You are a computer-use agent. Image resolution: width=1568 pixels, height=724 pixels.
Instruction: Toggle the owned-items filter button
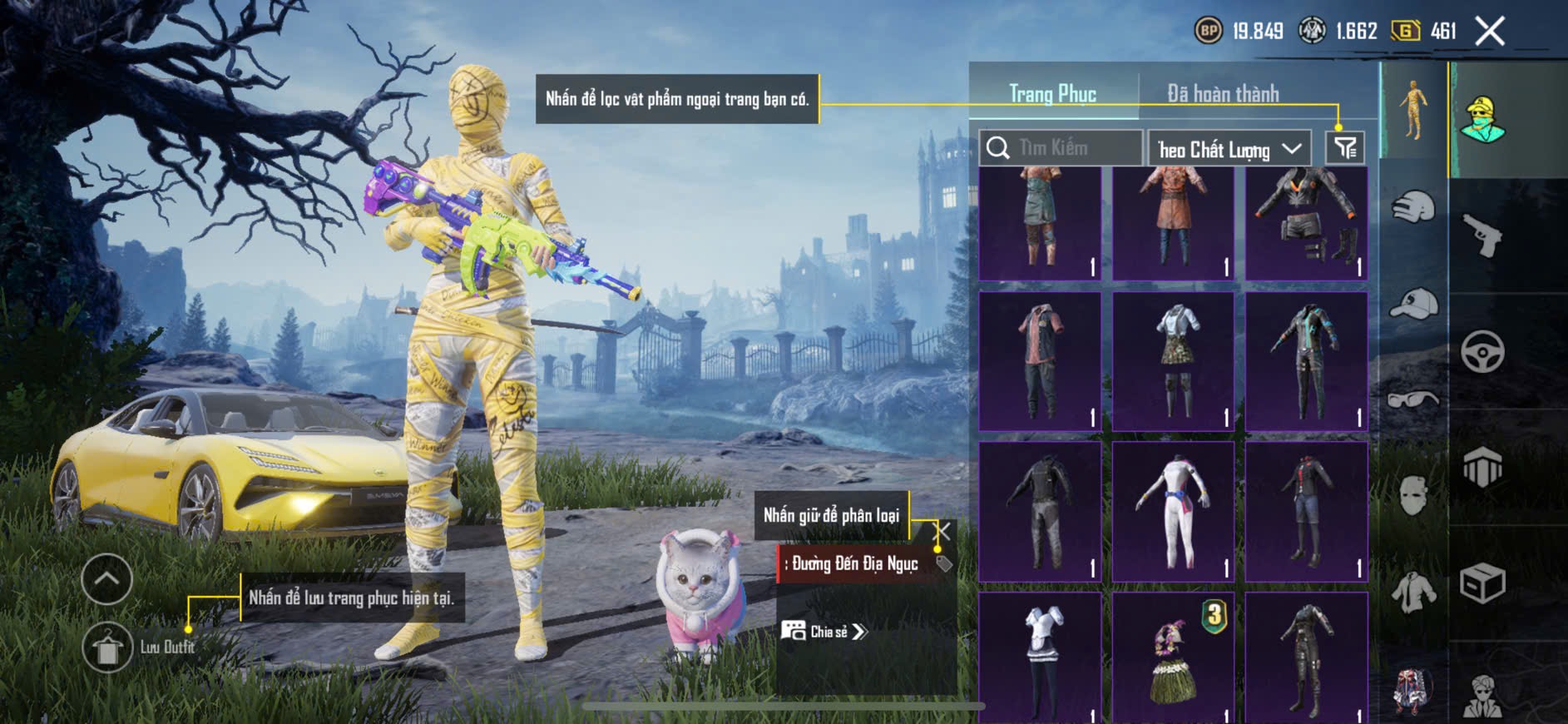(1344, 148)
